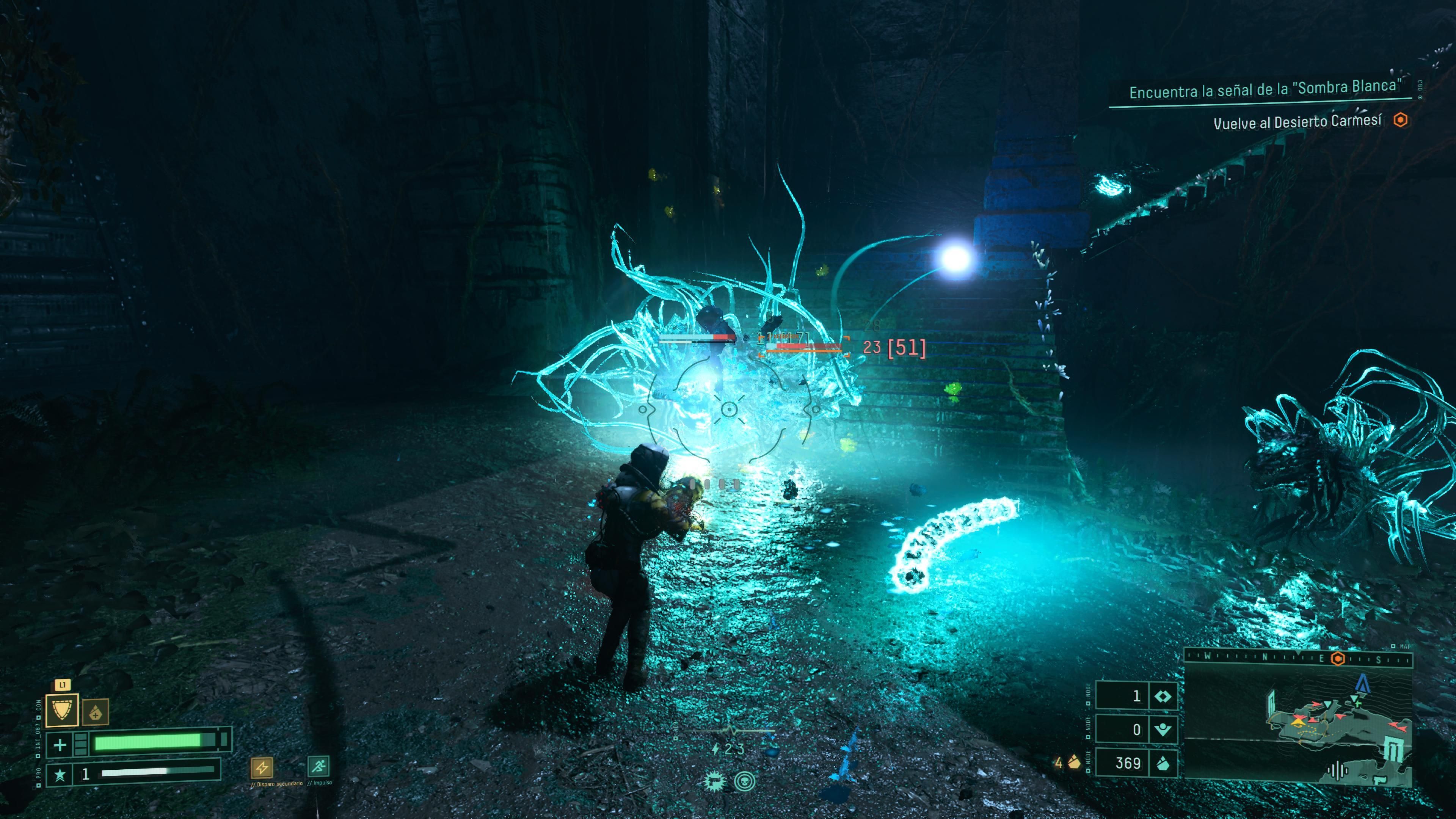This screenshot has width=1456, height=819.
Task: Click the crystal resource icon beside 369
Action: [x=1162, y=764]
